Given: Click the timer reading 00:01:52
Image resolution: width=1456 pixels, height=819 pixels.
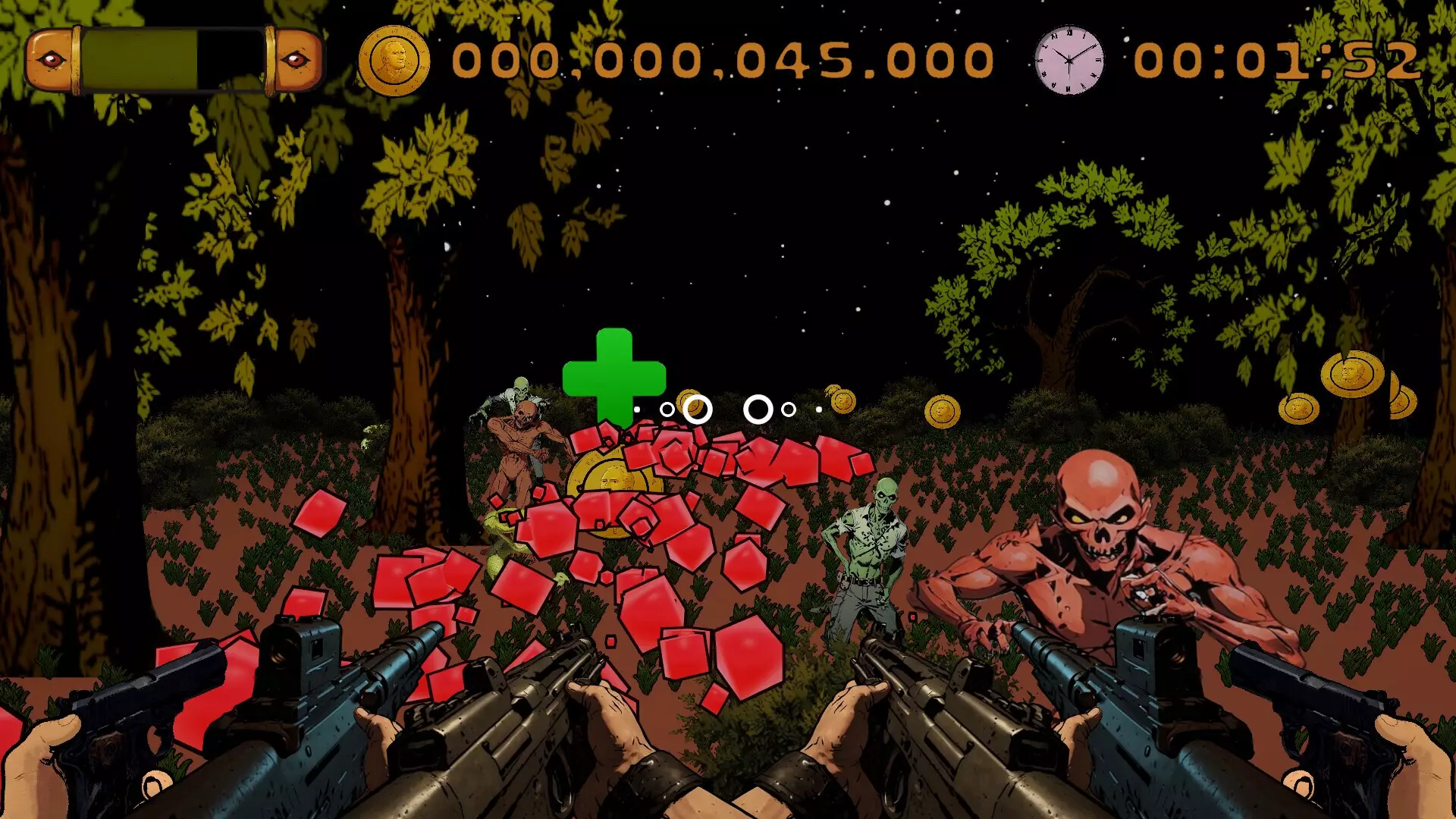Looking at the screenshot, I should pyautogui.click(x=1282, y=61).
